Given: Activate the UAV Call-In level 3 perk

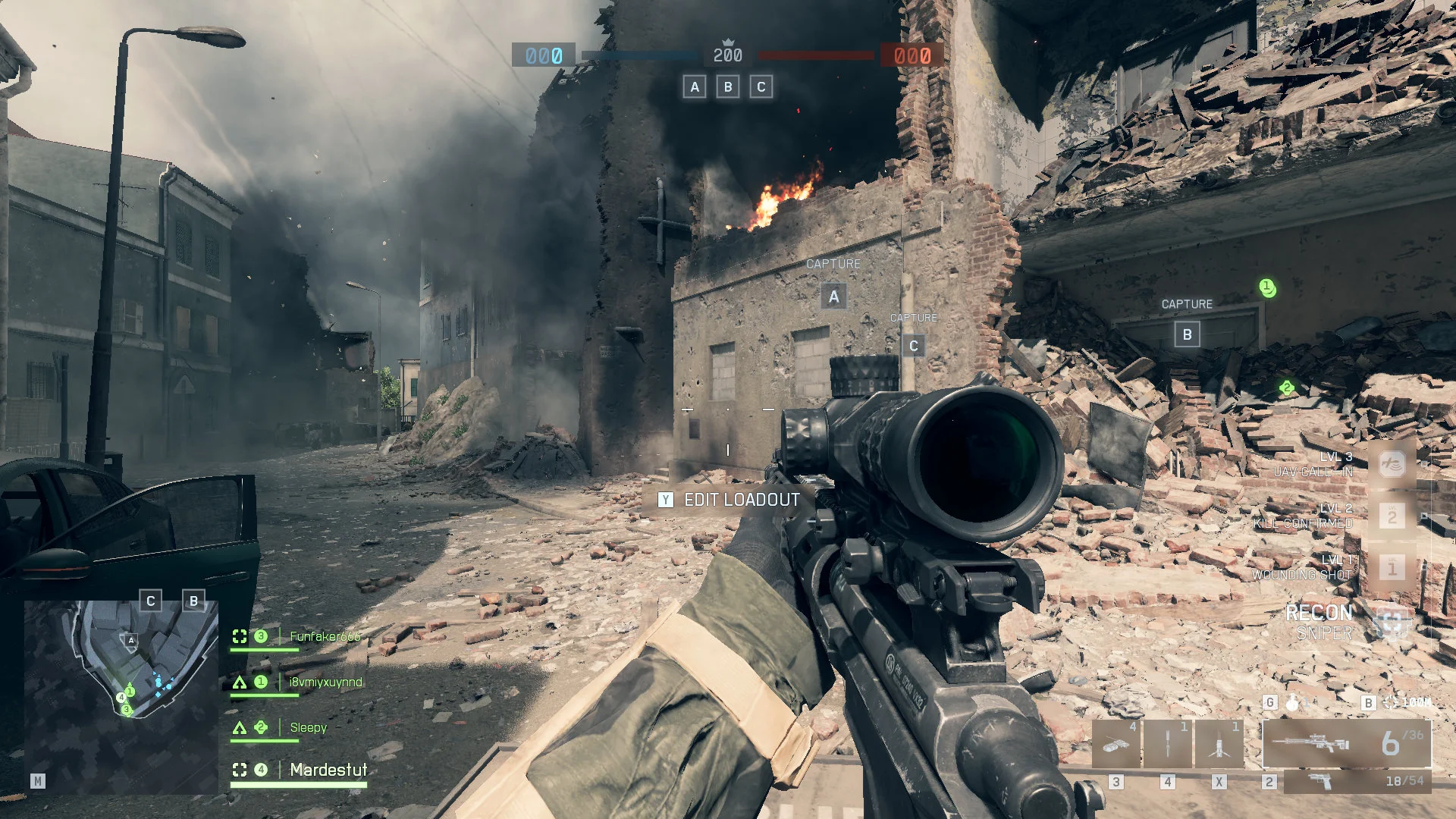Looking at the screenshot, I should pyautogui.click(x=1392, y=464).
